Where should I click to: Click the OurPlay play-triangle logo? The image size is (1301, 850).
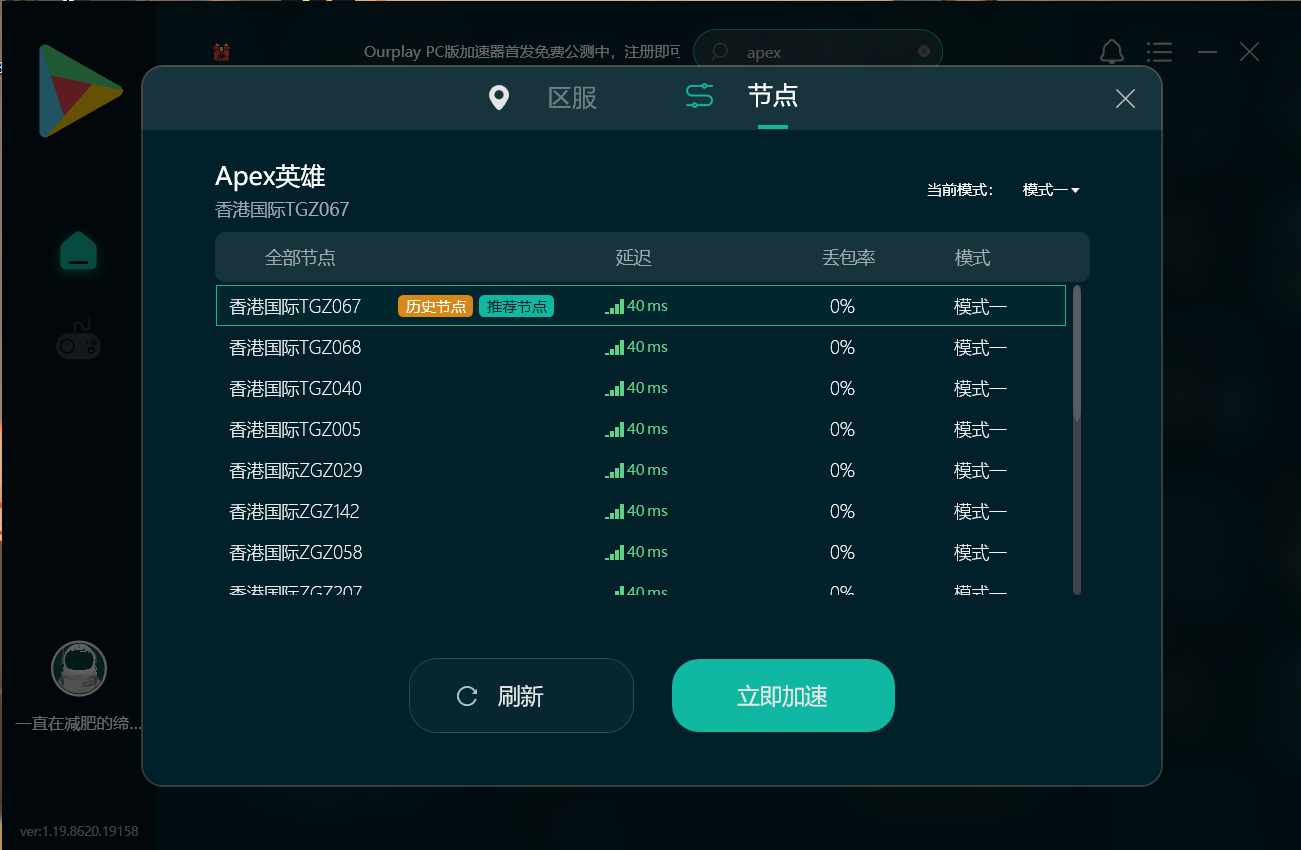coord(80,91)
